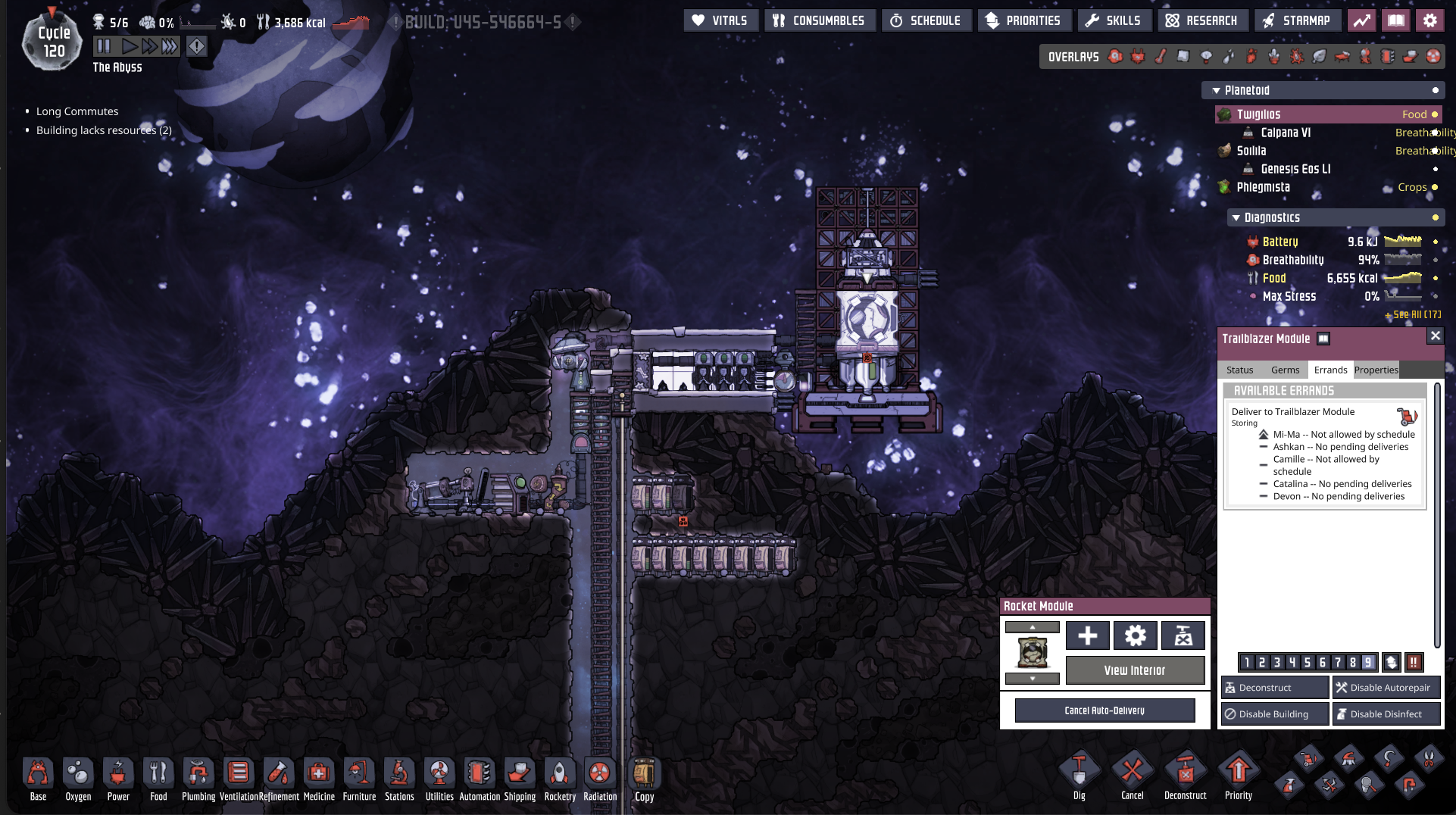The image size is (1456, 815).
Task: Open the Consumables screen
Action: coord(819,20)
